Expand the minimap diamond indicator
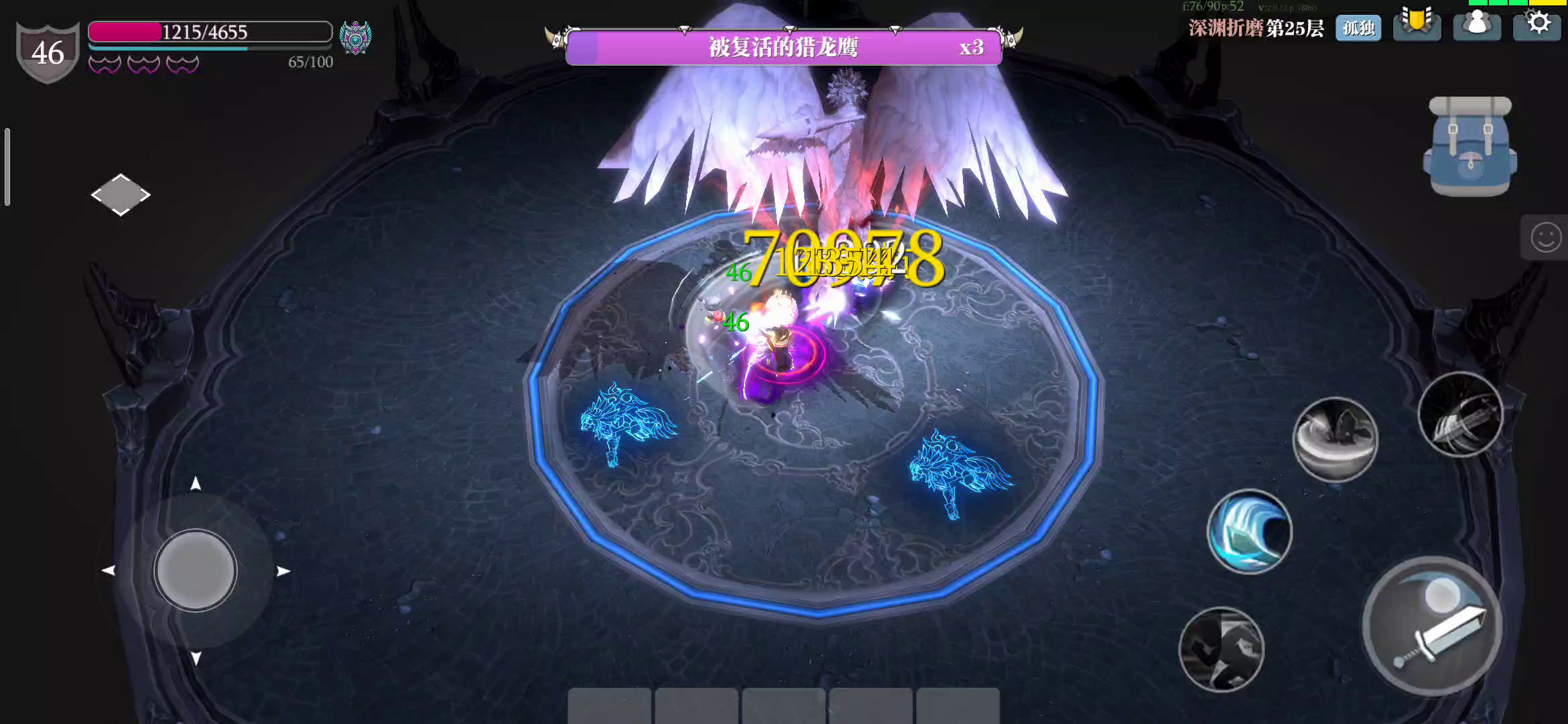 (122, 194)
